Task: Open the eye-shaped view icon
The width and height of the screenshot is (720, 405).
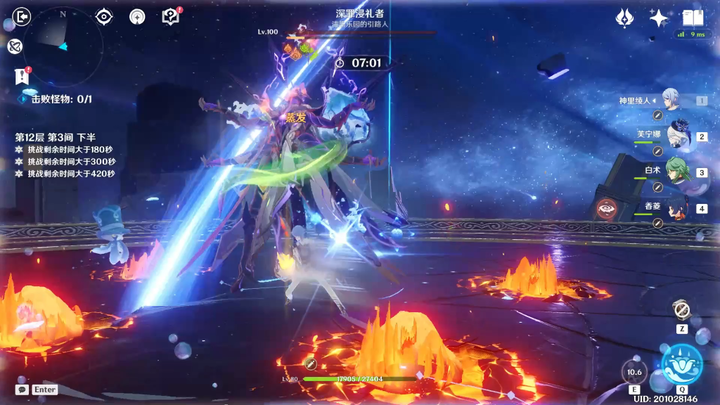Action: [x=104, y=17]
